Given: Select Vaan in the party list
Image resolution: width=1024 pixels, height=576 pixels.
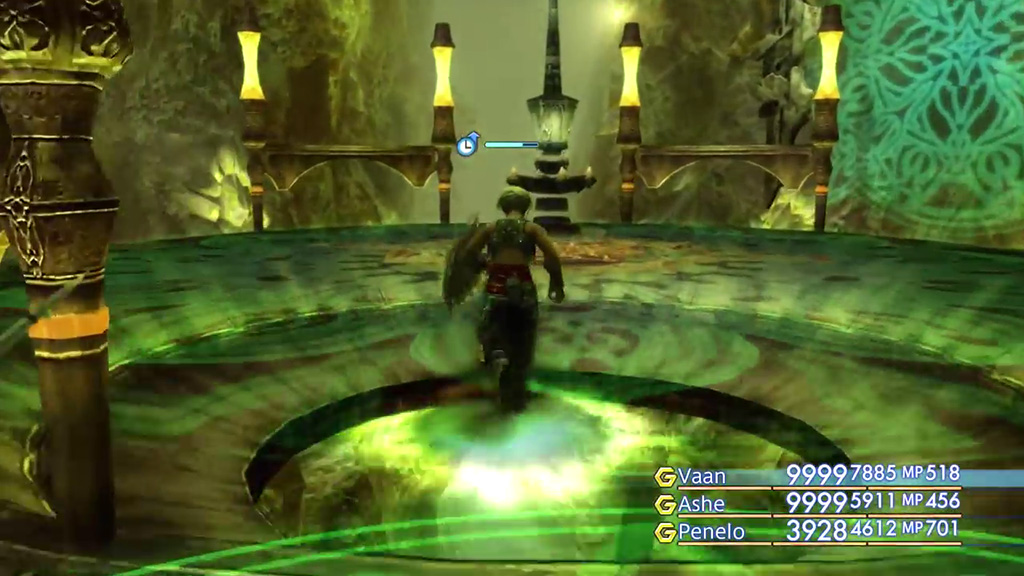Looking at the screenshot, I should coord(702,476).
